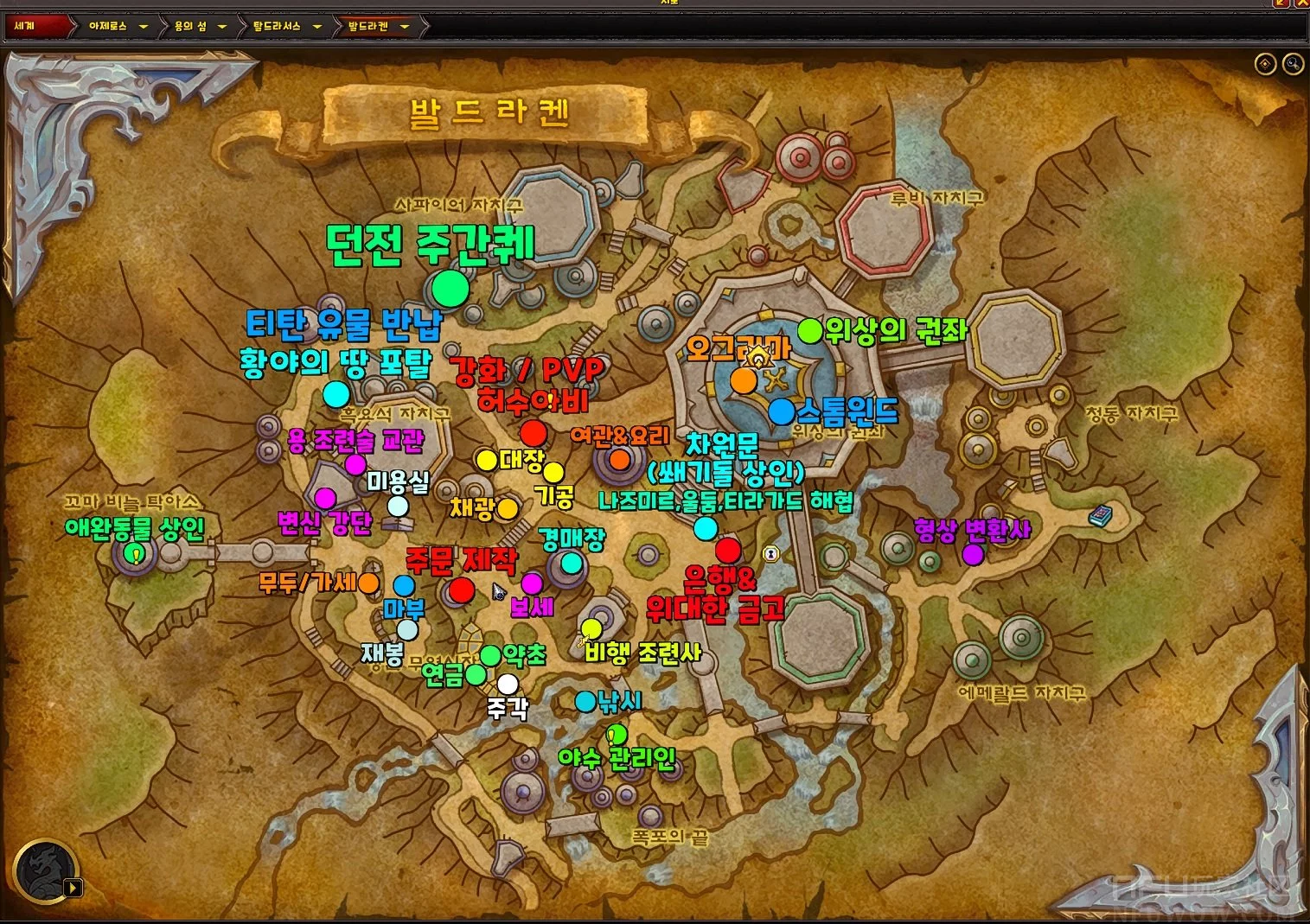Click the map pin tracking button
The image size is (1310, 924).
click(x=1265, y=64)
